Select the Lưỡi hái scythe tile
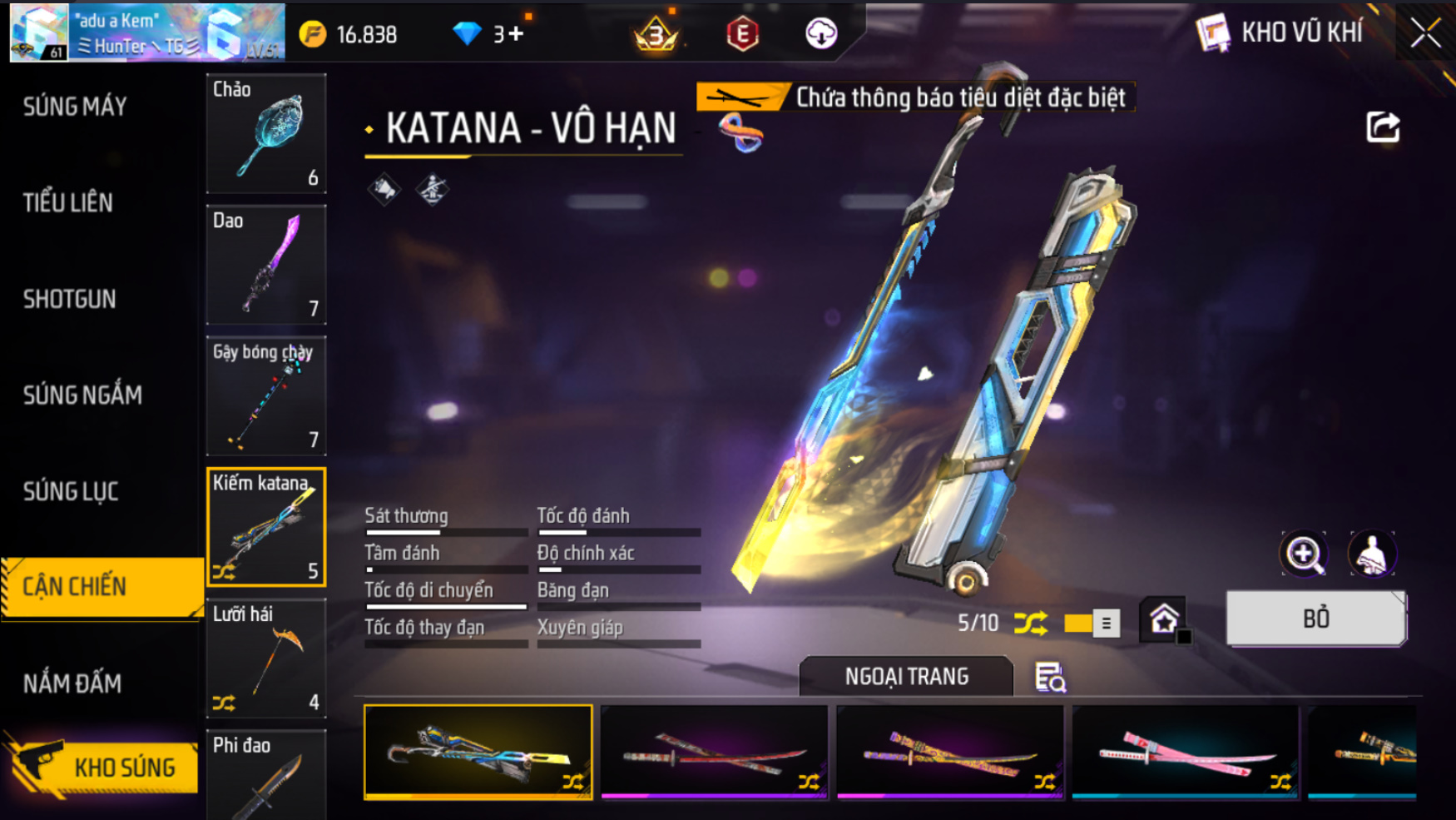This screenshot has width=1456, height=820. pyautogui.click(x=266, y=658)
